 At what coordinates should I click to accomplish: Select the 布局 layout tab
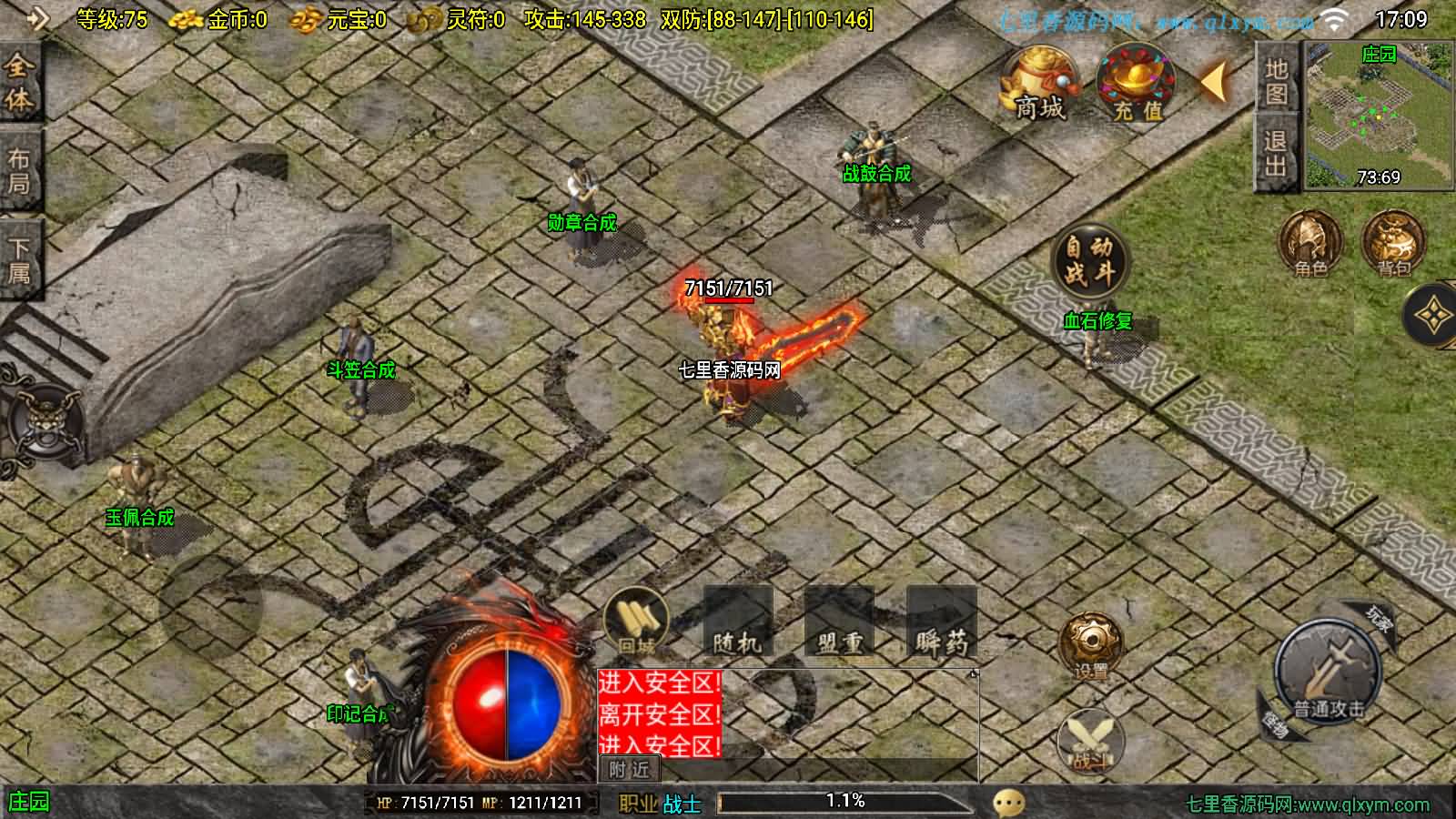coord(19,173)
